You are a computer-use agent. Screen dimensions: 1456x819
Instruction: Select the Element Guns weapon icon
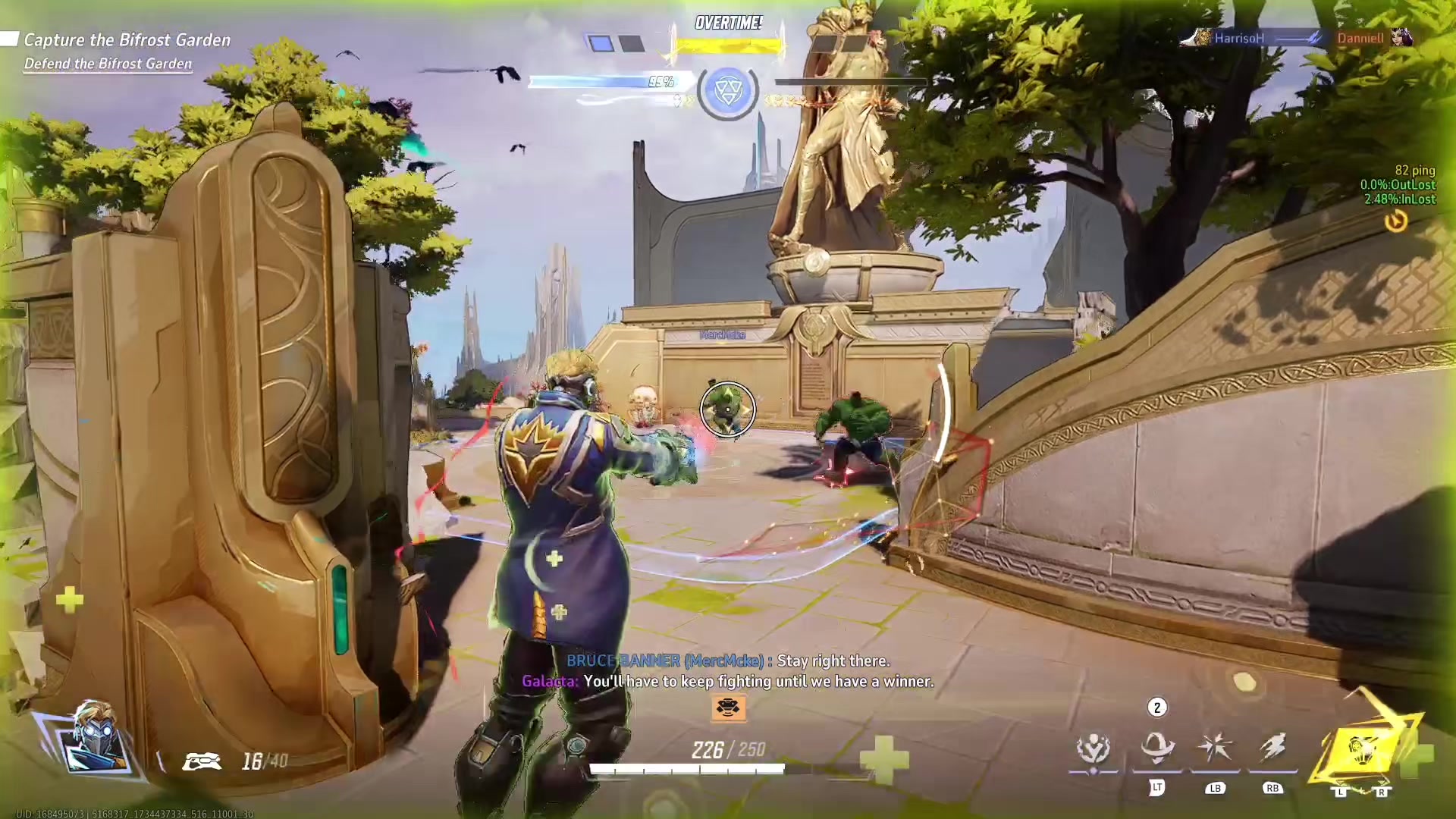click(x=202, y=761)
